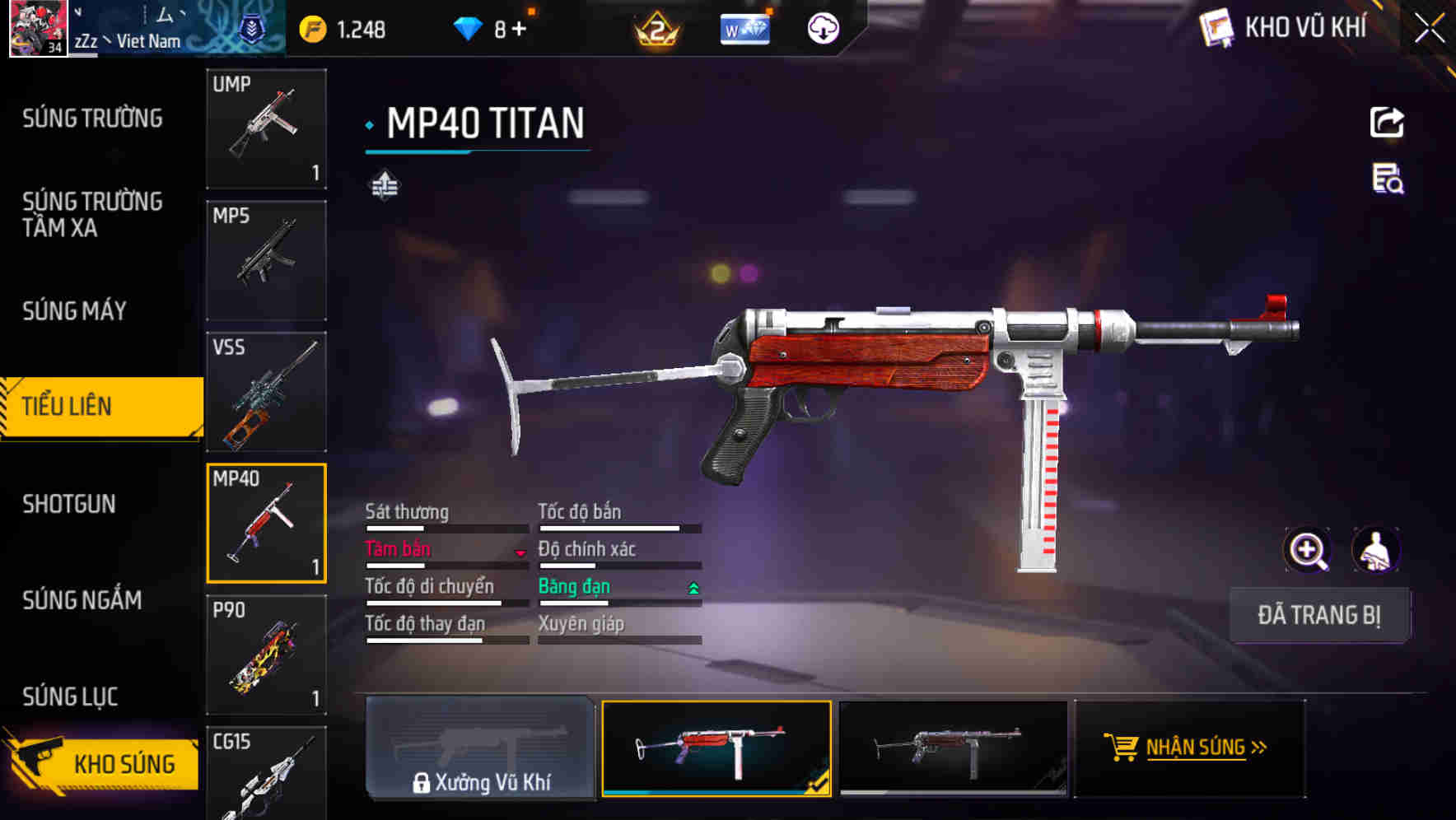
Task: Switch to Súng Trường category
Action: click(92, 119)
